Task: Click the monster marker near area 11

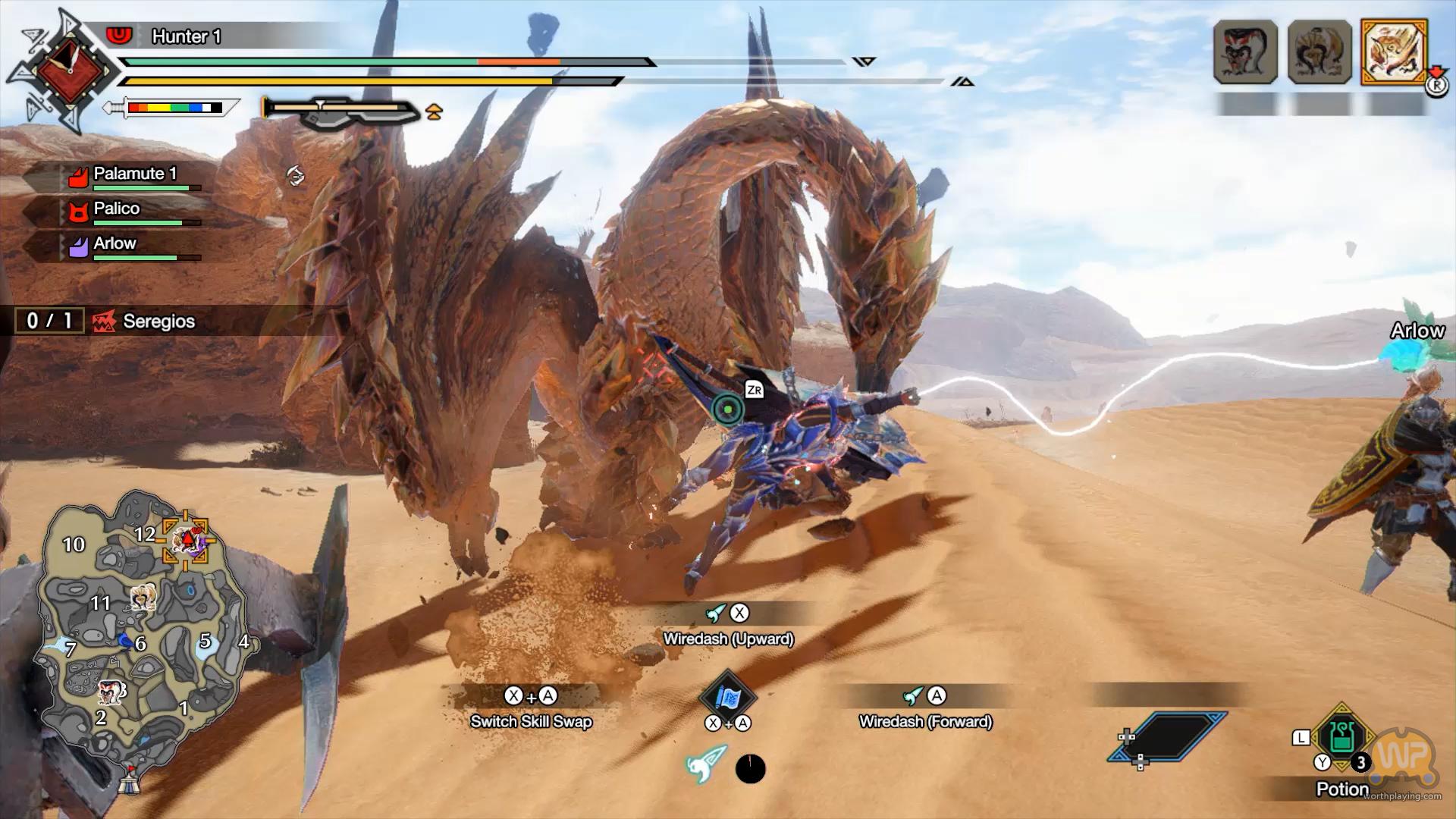Action: (x=143, y=598)
